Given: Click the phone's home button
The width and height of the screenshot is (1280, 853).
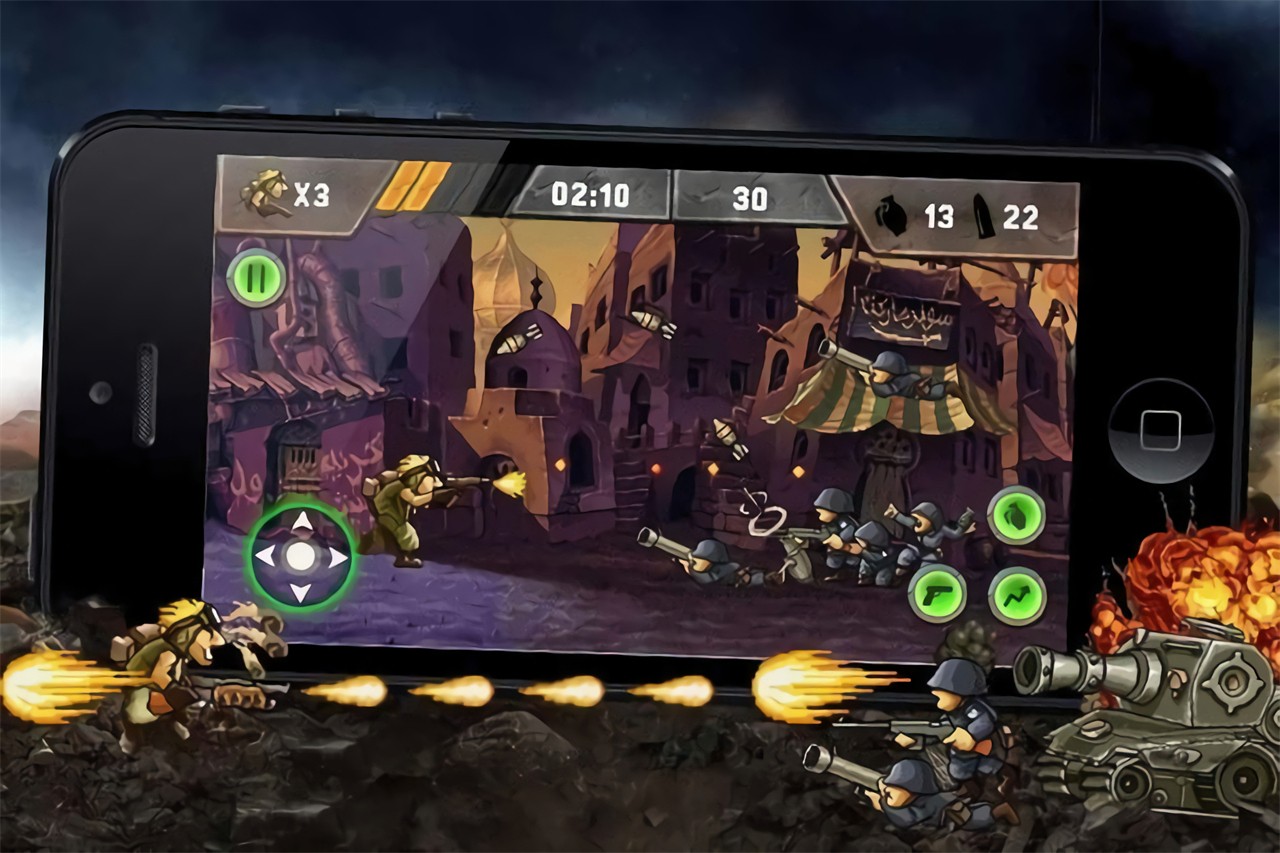Looking at the screenshot, I should click(1160, 430).
